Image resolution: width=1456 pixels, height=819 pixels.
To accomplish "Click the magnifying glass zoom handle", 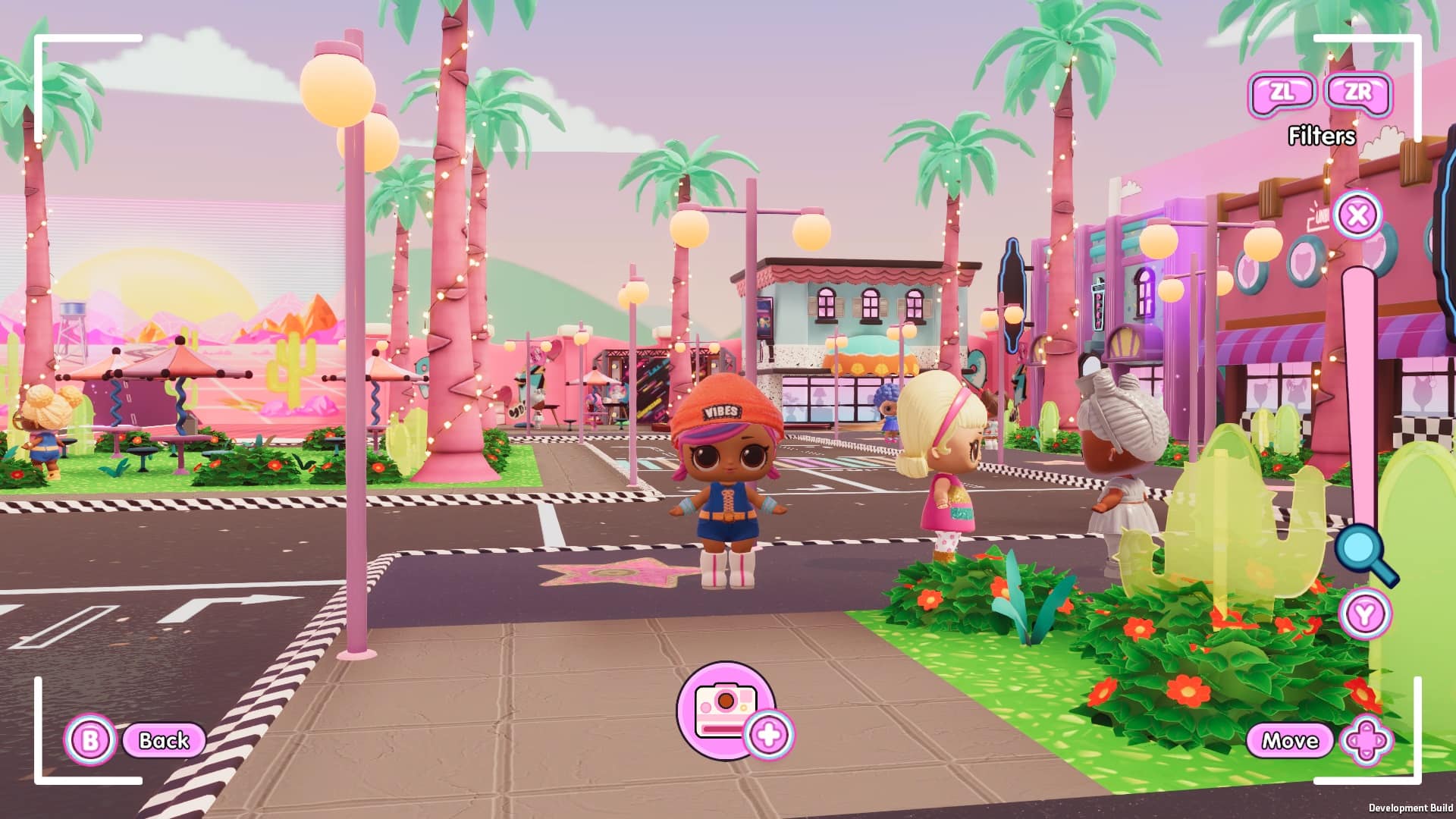I will 1363,553.
